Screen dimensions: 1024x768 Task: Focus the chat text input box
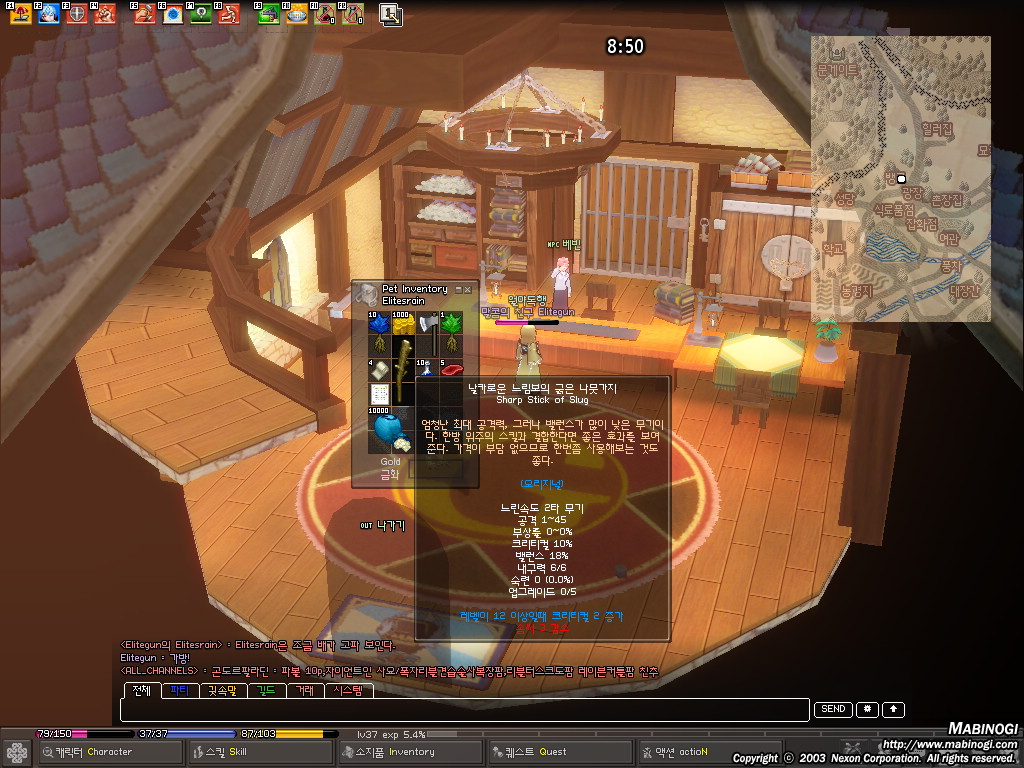pos(464,710)
